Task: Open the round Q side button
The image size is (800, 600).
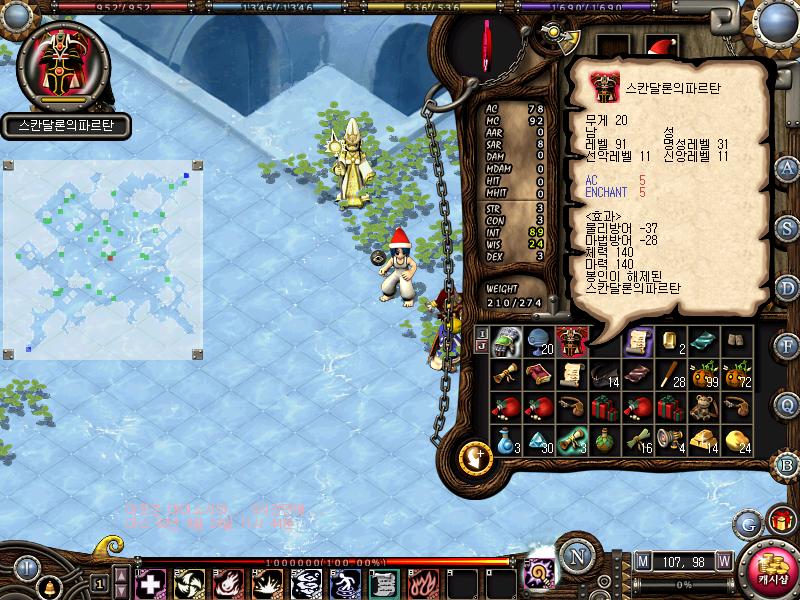Action: pyautogui.click(x=788, y=404)
